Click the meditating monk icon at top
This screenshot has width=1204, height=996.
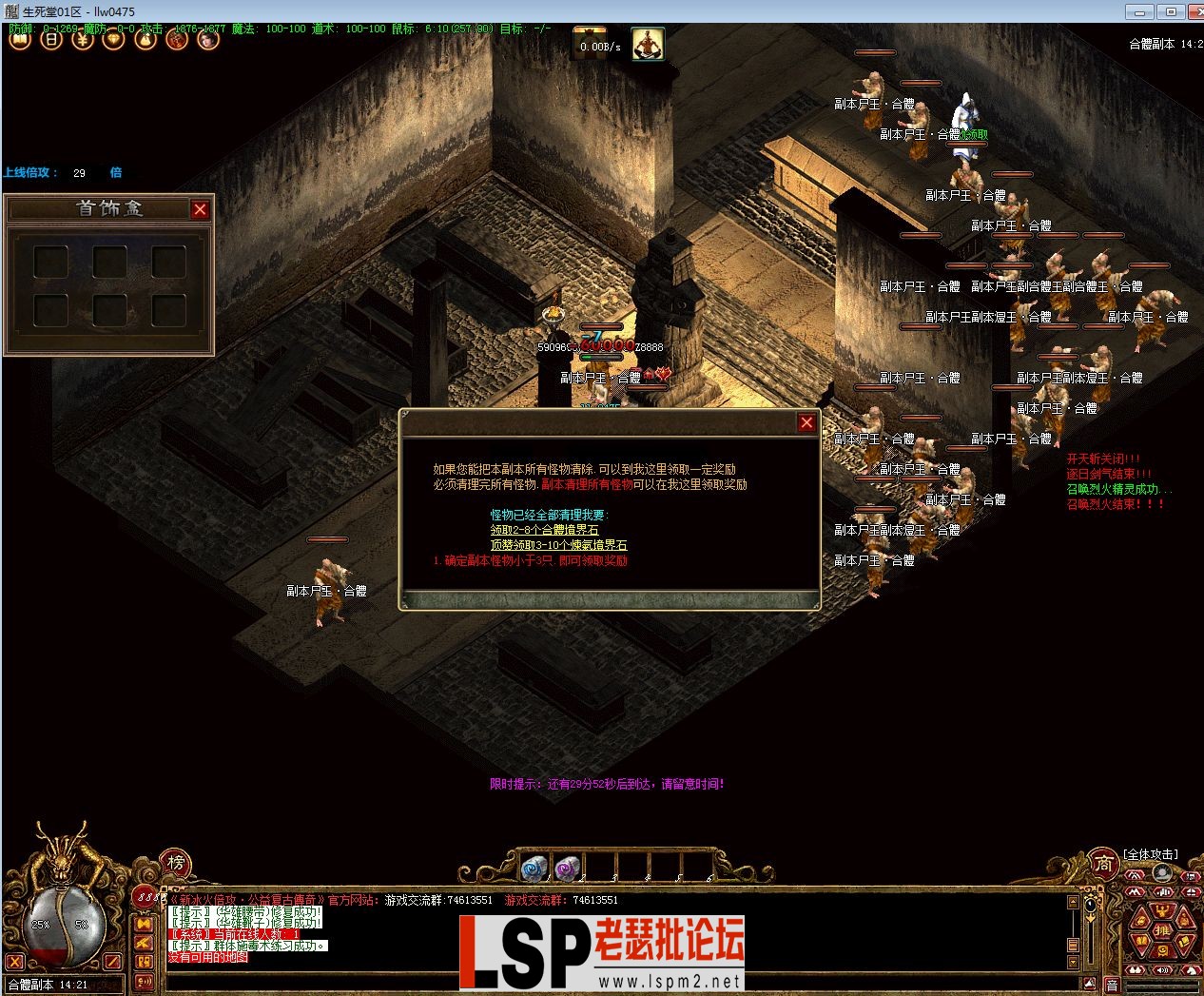pyautogui.click(x=648, y=44)
